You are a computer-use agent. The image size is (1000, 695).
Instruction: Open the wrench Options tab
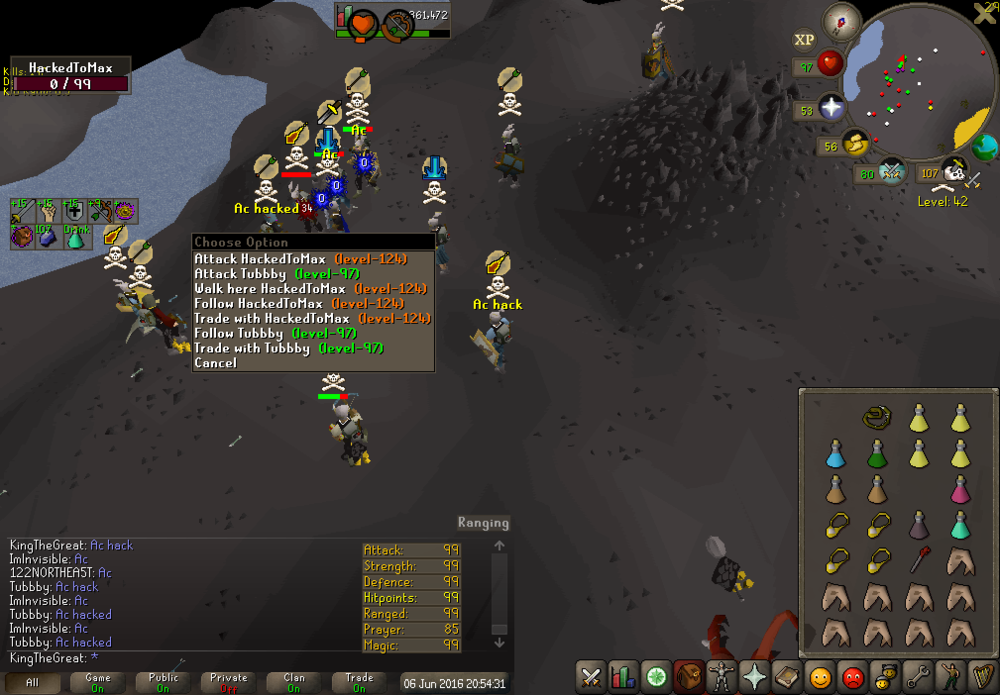(916, 677)
